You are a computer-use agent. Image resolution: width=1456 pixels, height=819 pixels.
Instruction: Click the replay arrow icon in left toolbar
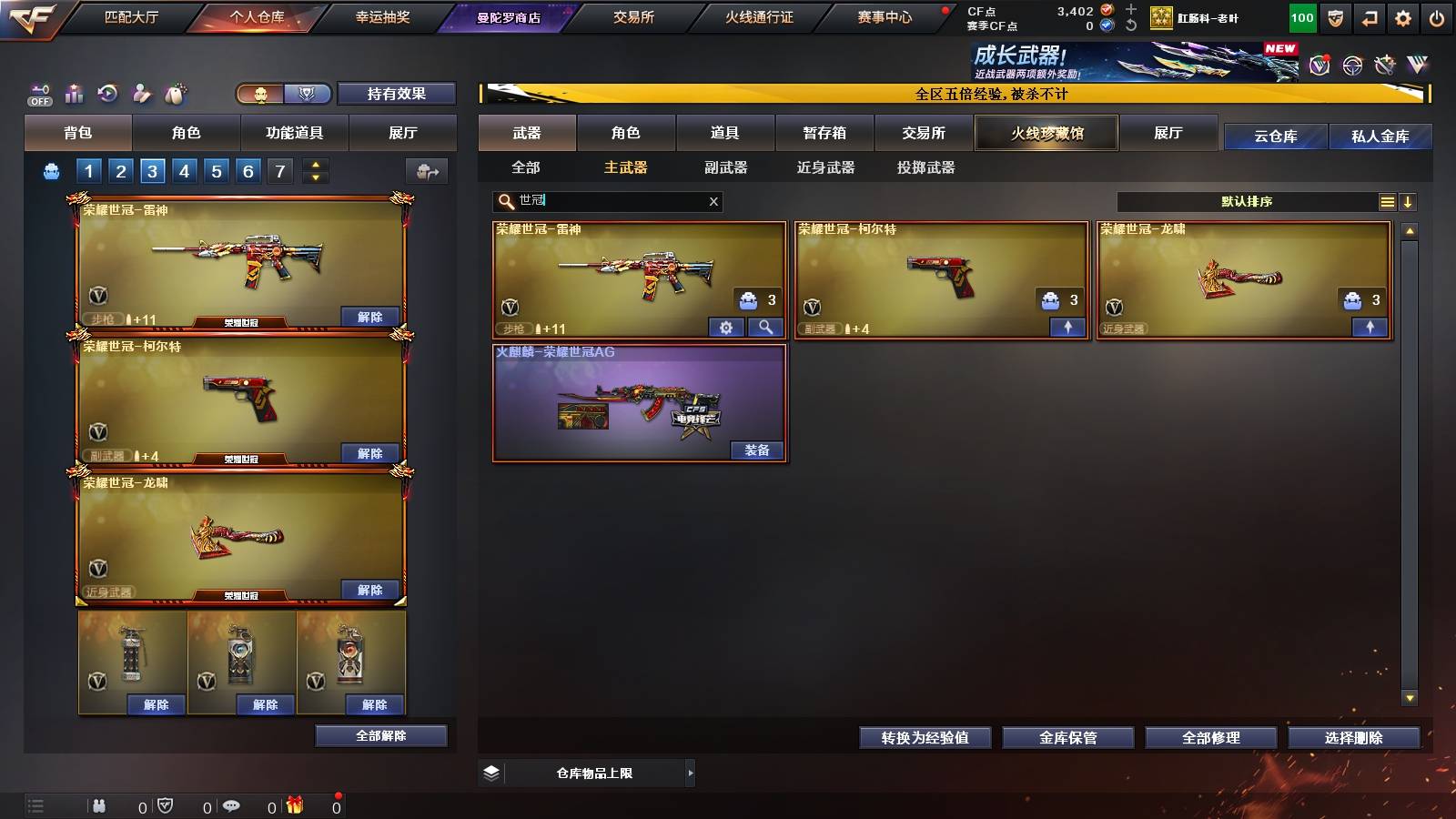(108, 94)
